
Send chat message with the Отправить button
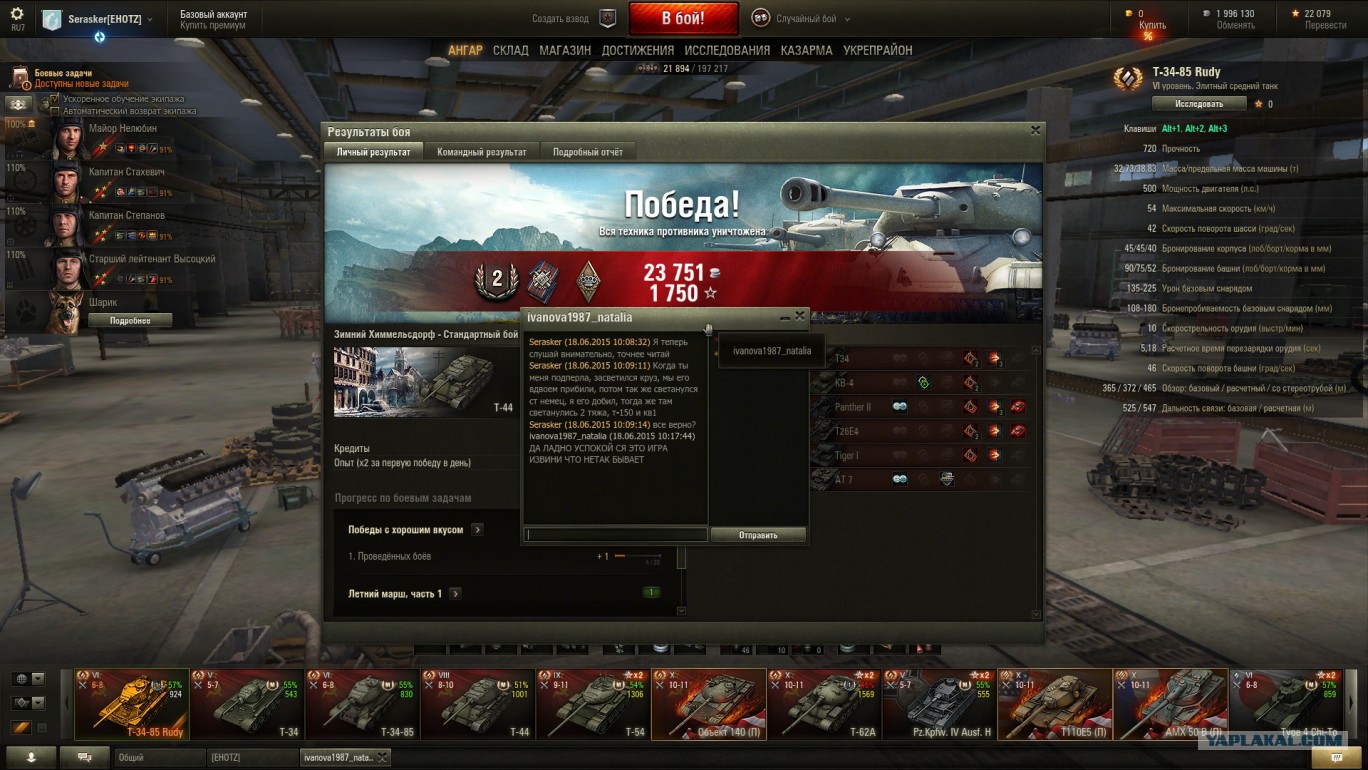click(x=758, y=535)
